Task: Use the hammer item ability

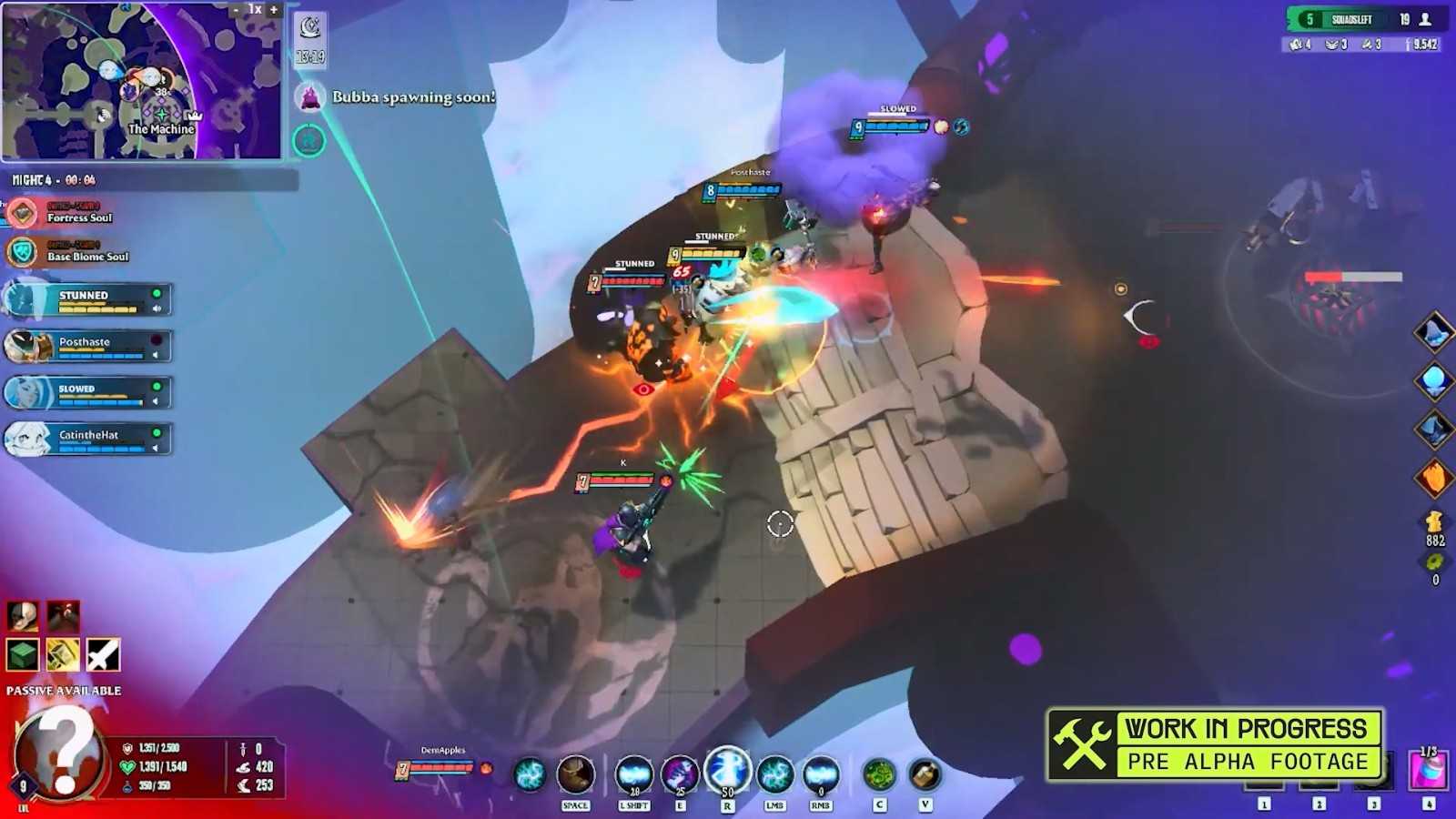Action: coord(925,775)
